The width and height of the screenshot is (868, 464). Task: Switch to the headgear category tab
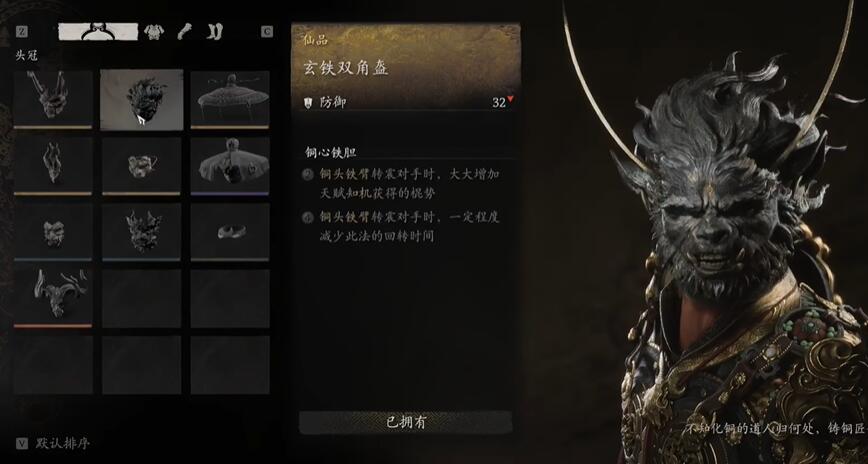tap(97, 31)
